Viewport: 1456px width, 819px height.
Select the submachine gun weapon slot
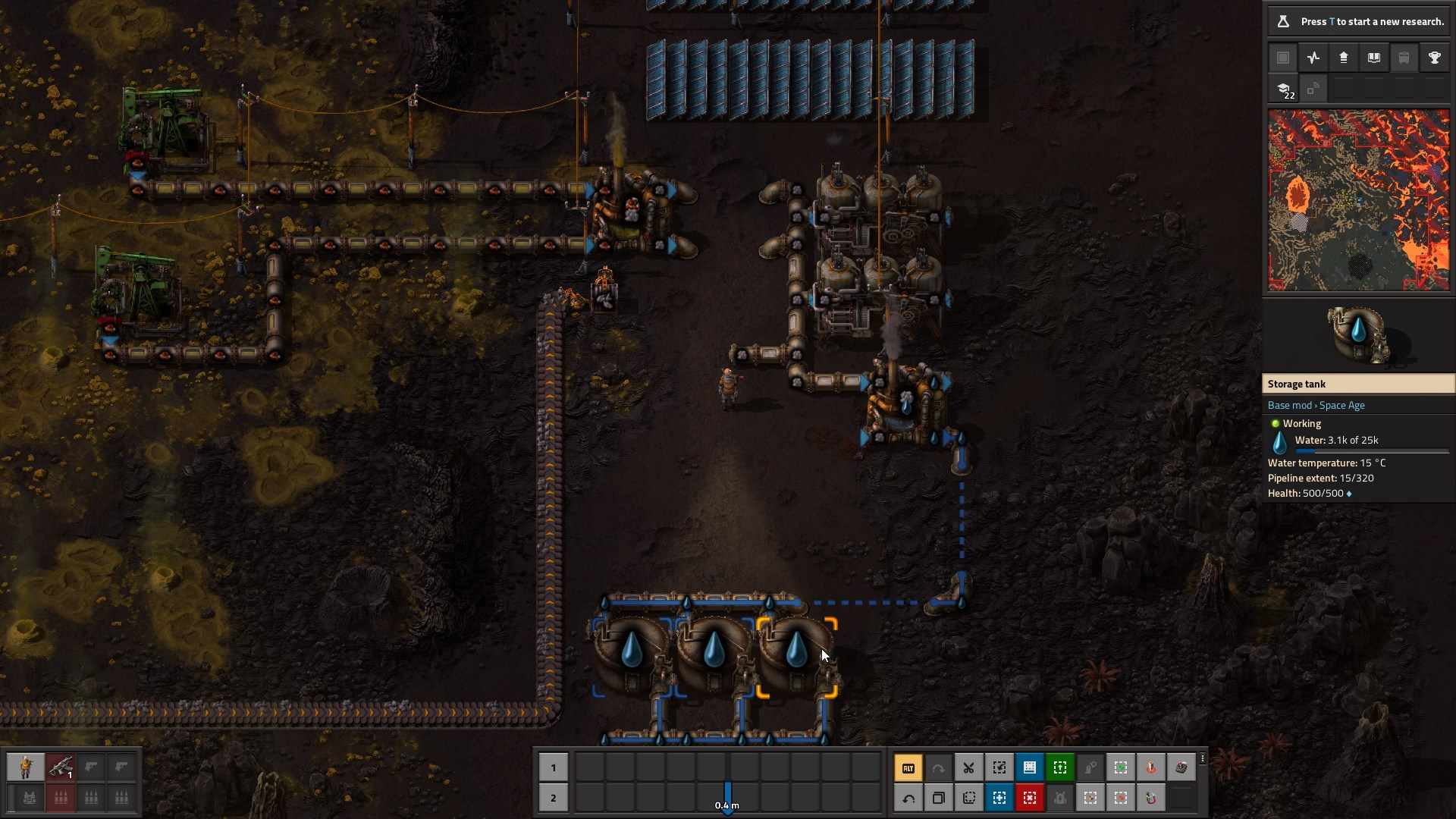pyautogui.click(x=61, y=767)
